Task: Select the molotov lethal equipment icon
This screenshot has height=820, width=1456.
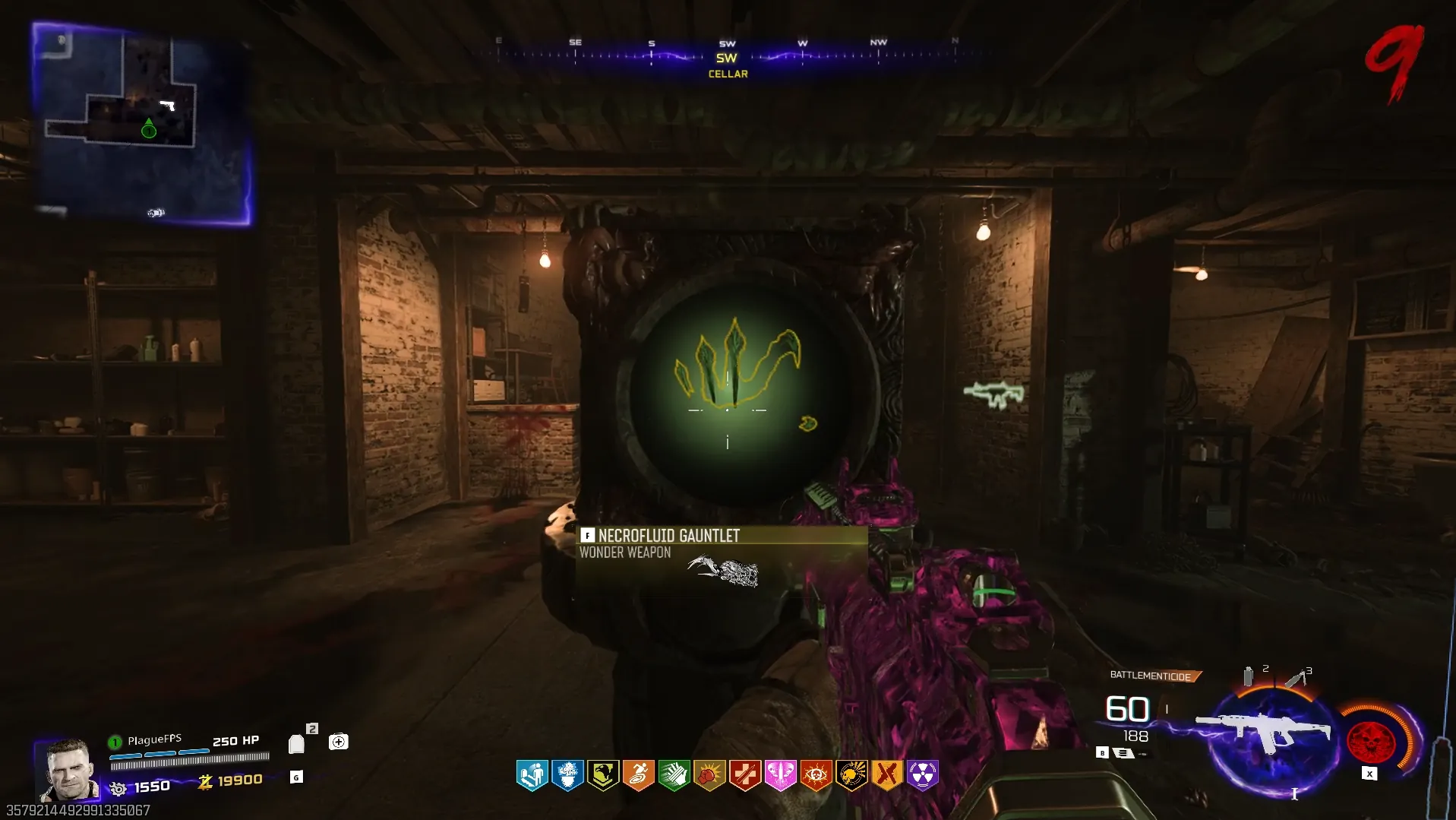Action: click(x=1296, y=677)
